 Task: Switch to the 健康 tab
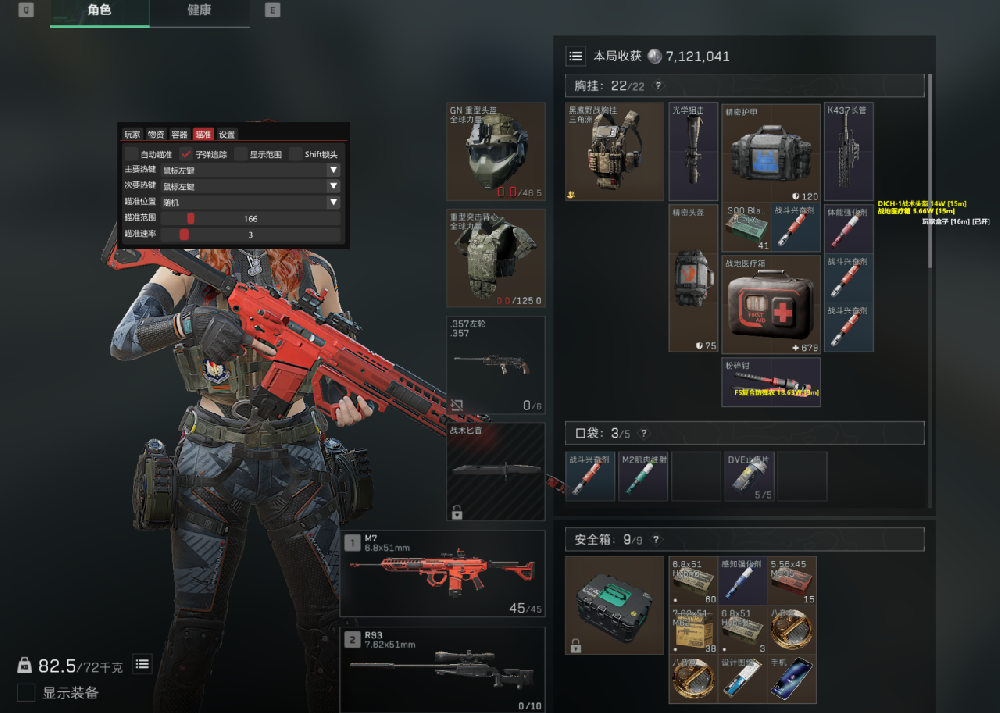point(199,10)
